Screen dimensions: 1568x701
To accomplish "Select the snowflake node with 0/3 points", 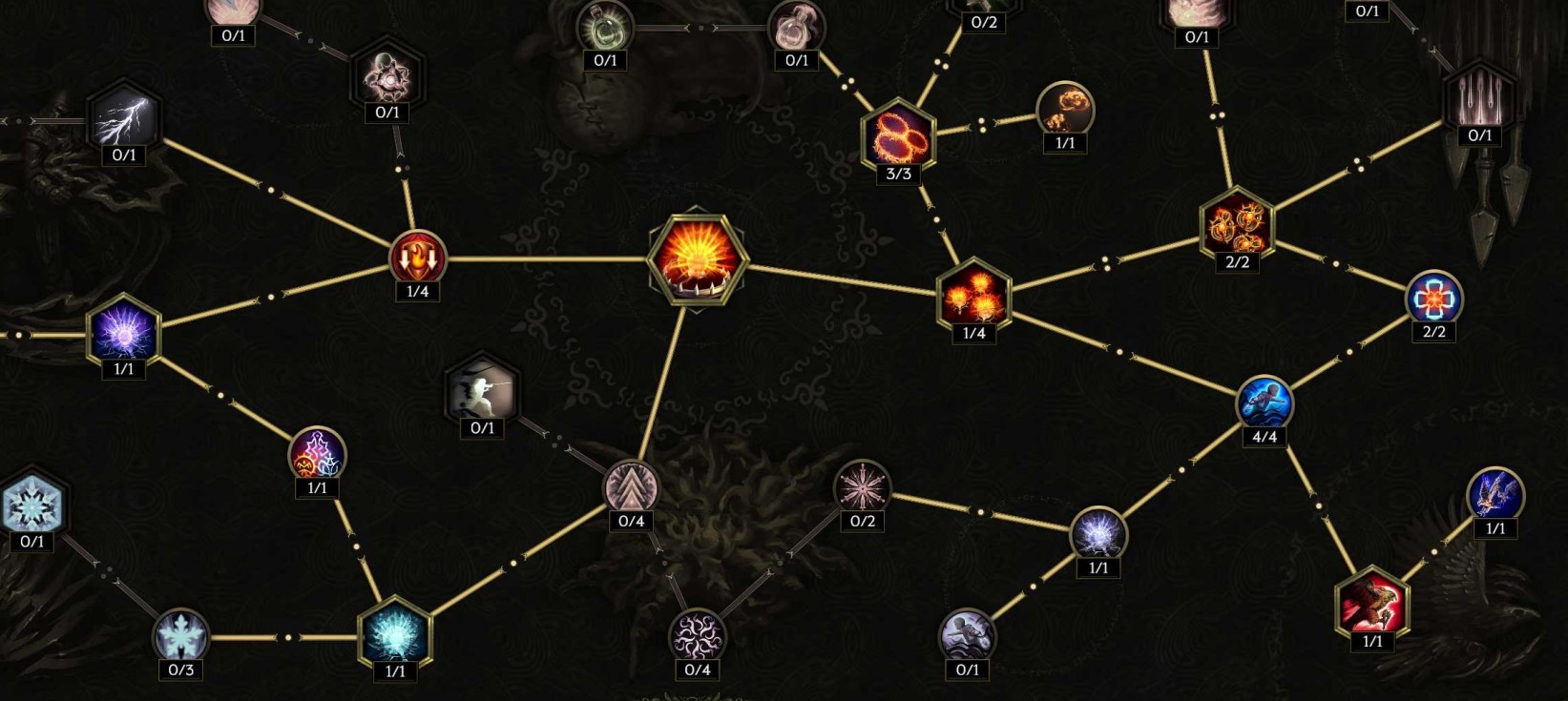I will pyautogui.click(x=180, y=634).
